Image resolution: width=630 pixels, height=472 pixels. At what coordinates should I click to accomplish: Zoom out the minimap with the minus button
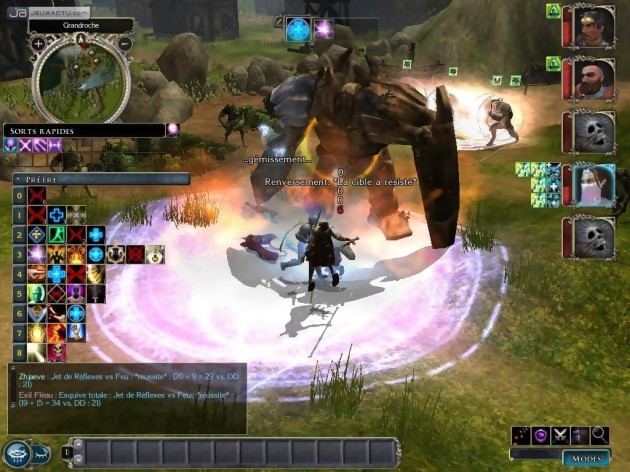125,44
